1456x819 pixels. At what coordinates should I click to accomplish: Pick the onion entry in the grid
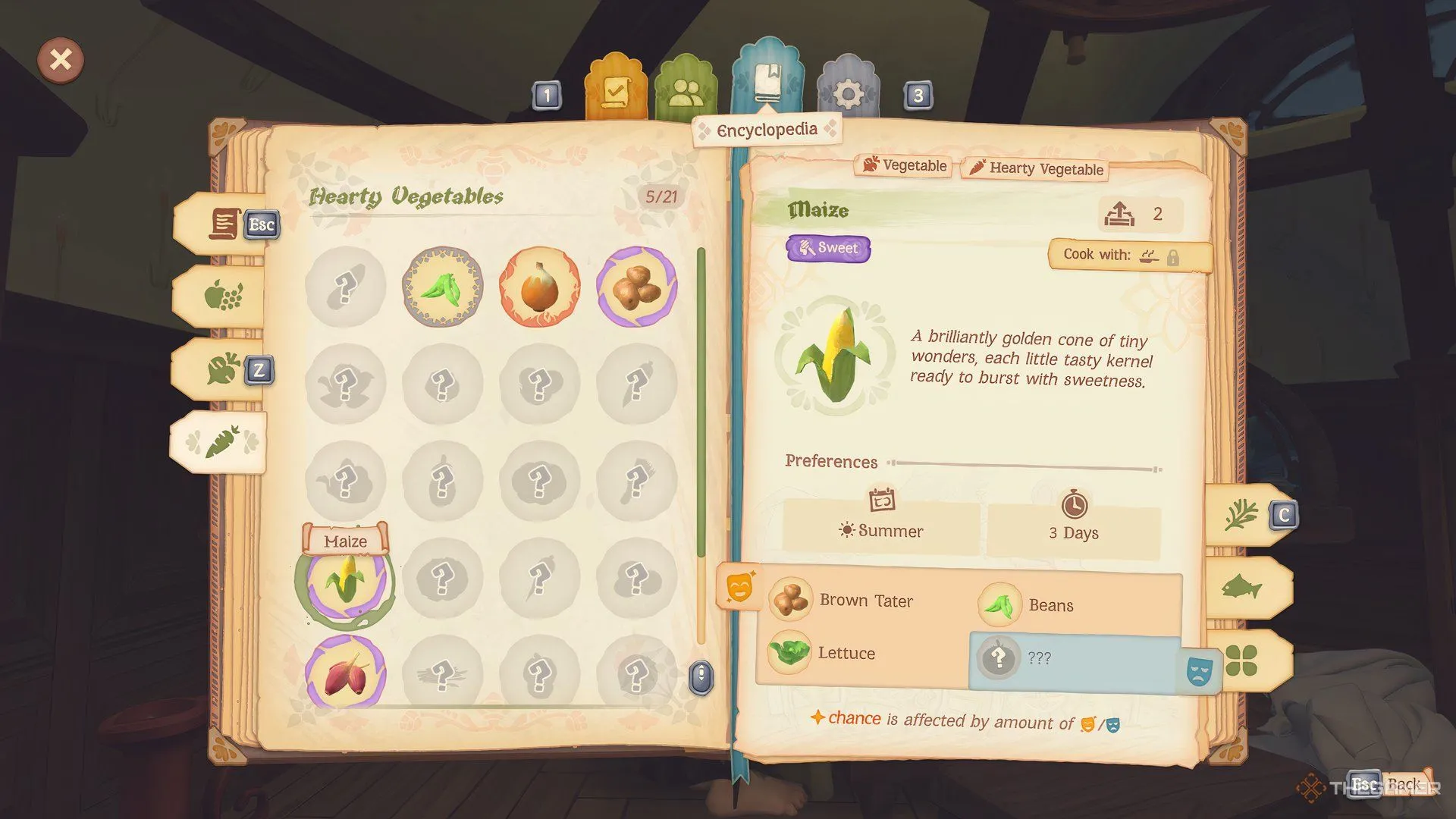click(539, 287)
